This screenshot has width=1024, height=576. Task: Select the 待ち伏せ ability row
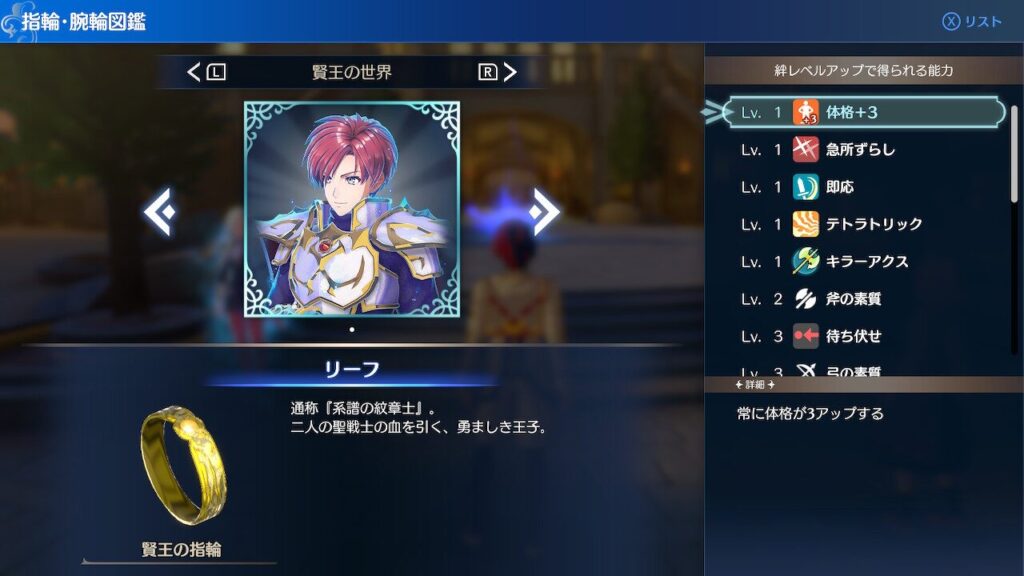click(x=864, y=336)
